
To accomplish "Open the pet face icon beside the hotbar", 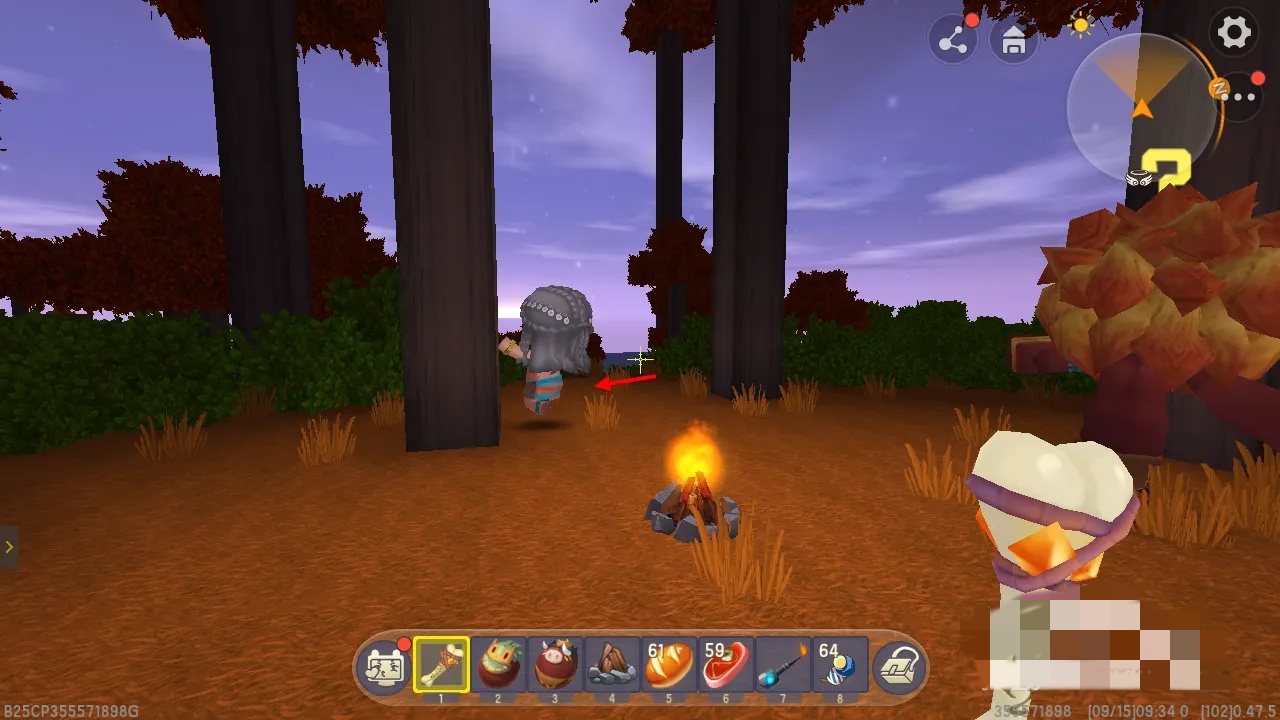I will pos(385,666).
